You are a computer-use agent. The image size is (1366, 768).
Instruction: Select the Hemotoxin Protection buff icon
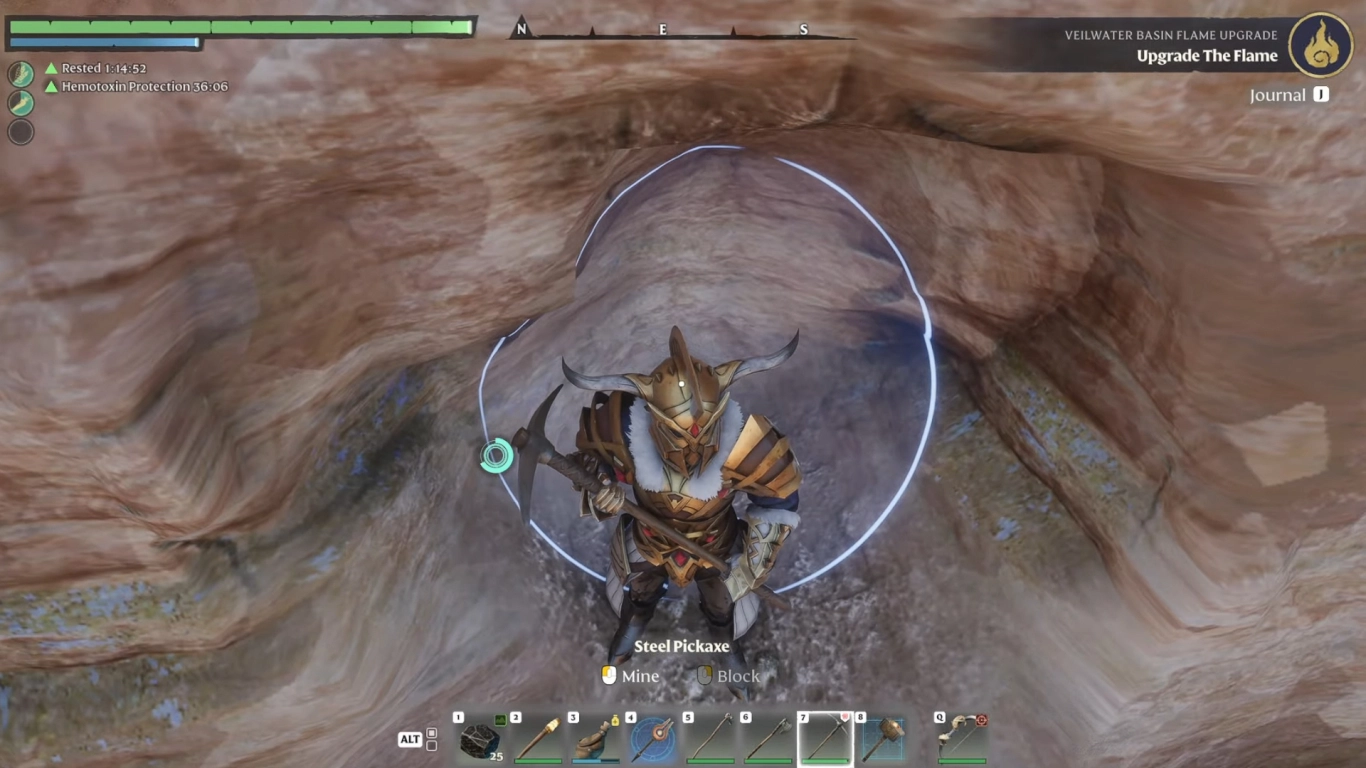pos(20,103)
